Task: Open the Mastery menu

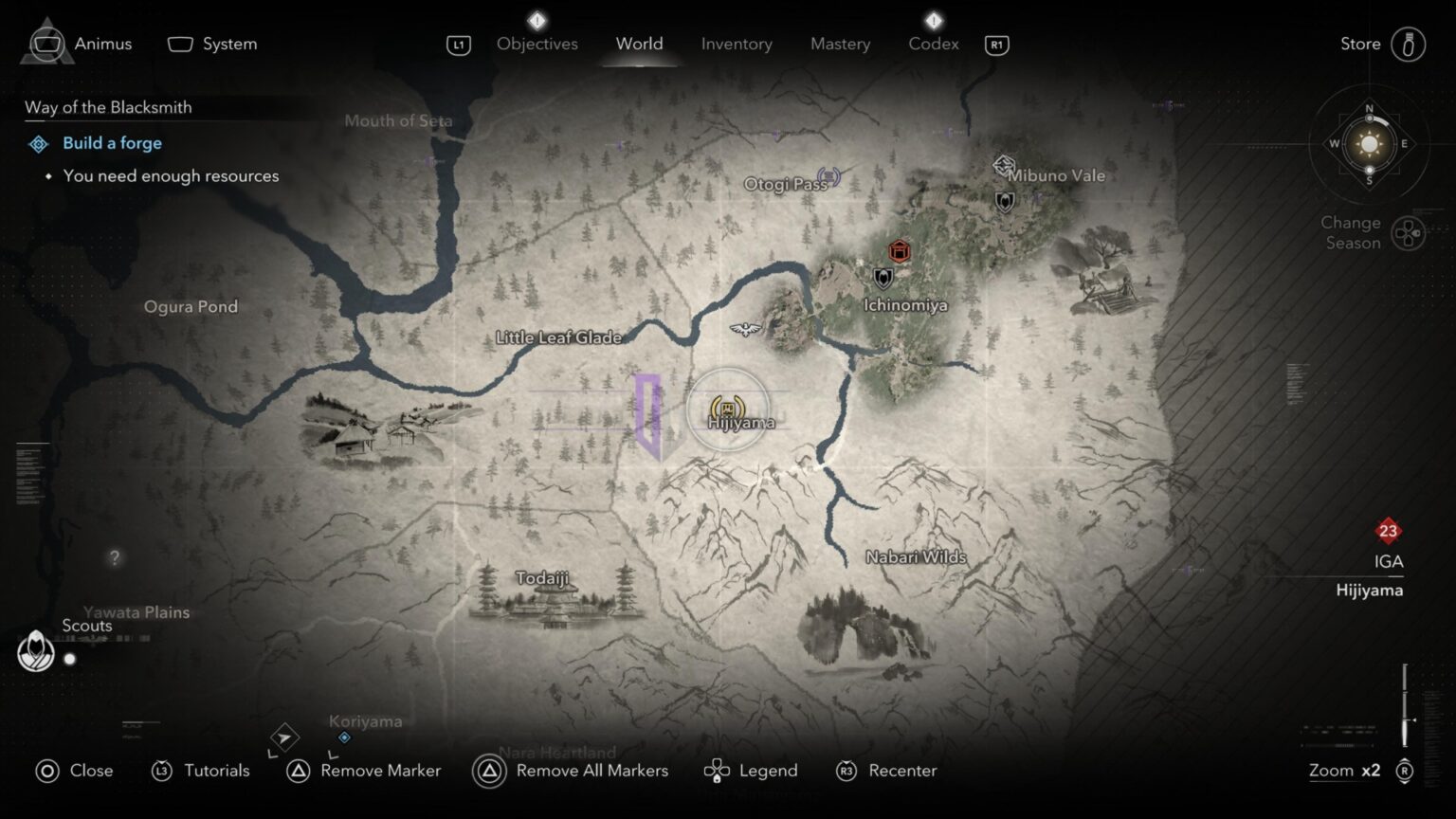Action: (x=840, y=44)
